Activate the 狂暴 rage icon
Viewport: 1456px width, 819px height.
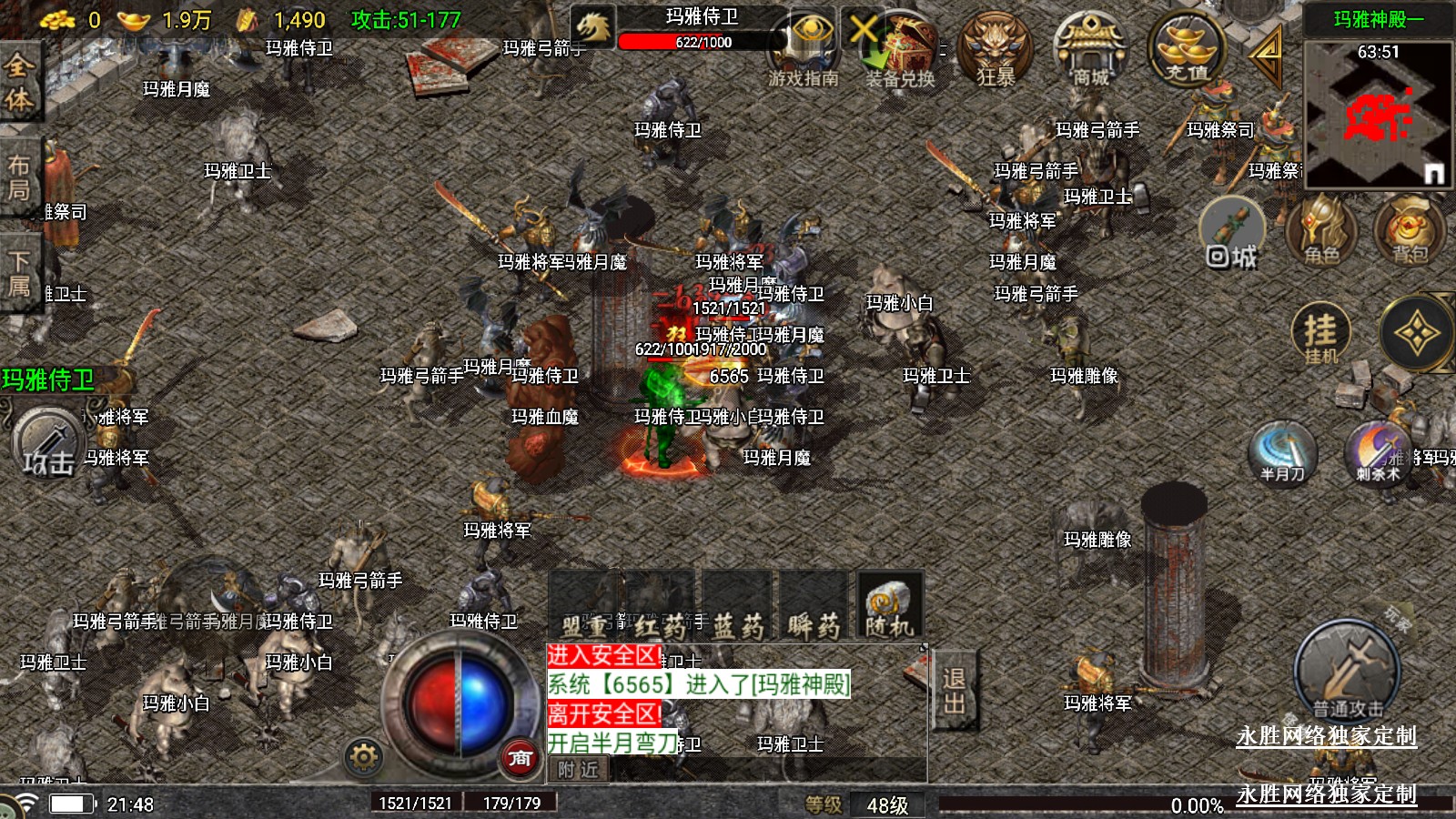(x=997, y=50)
